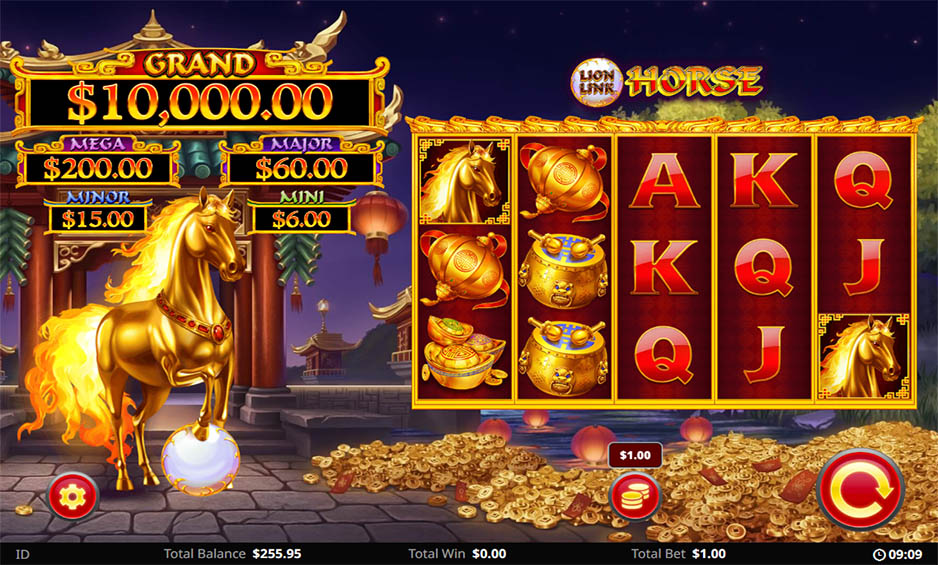Open the coin stack bet selector
The height and width of the screenshot is (565, 938).
[x=635, y=496]
